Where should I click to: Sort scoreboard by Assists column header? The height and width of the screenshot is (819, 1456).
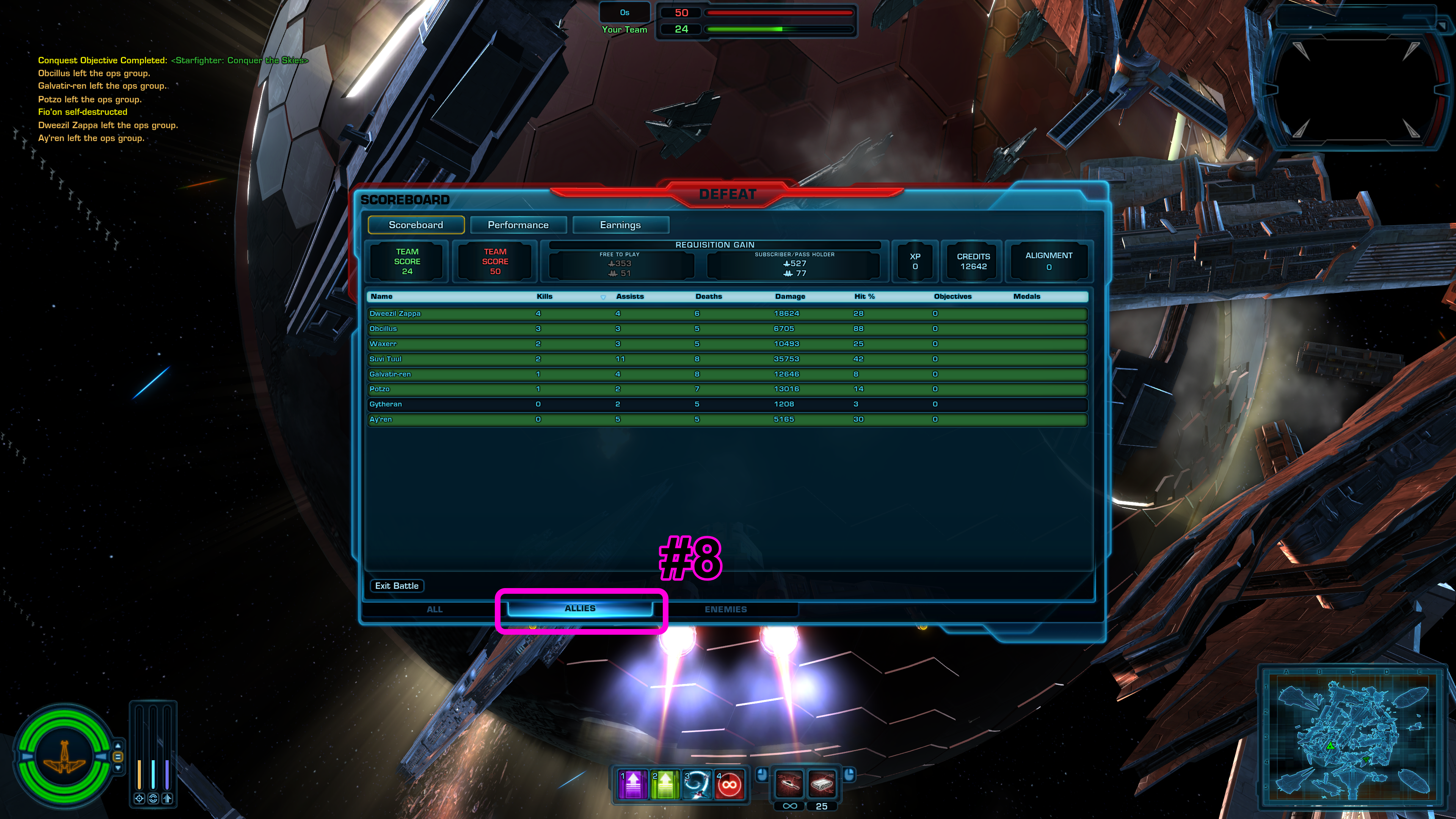click(x=630, y=296)
